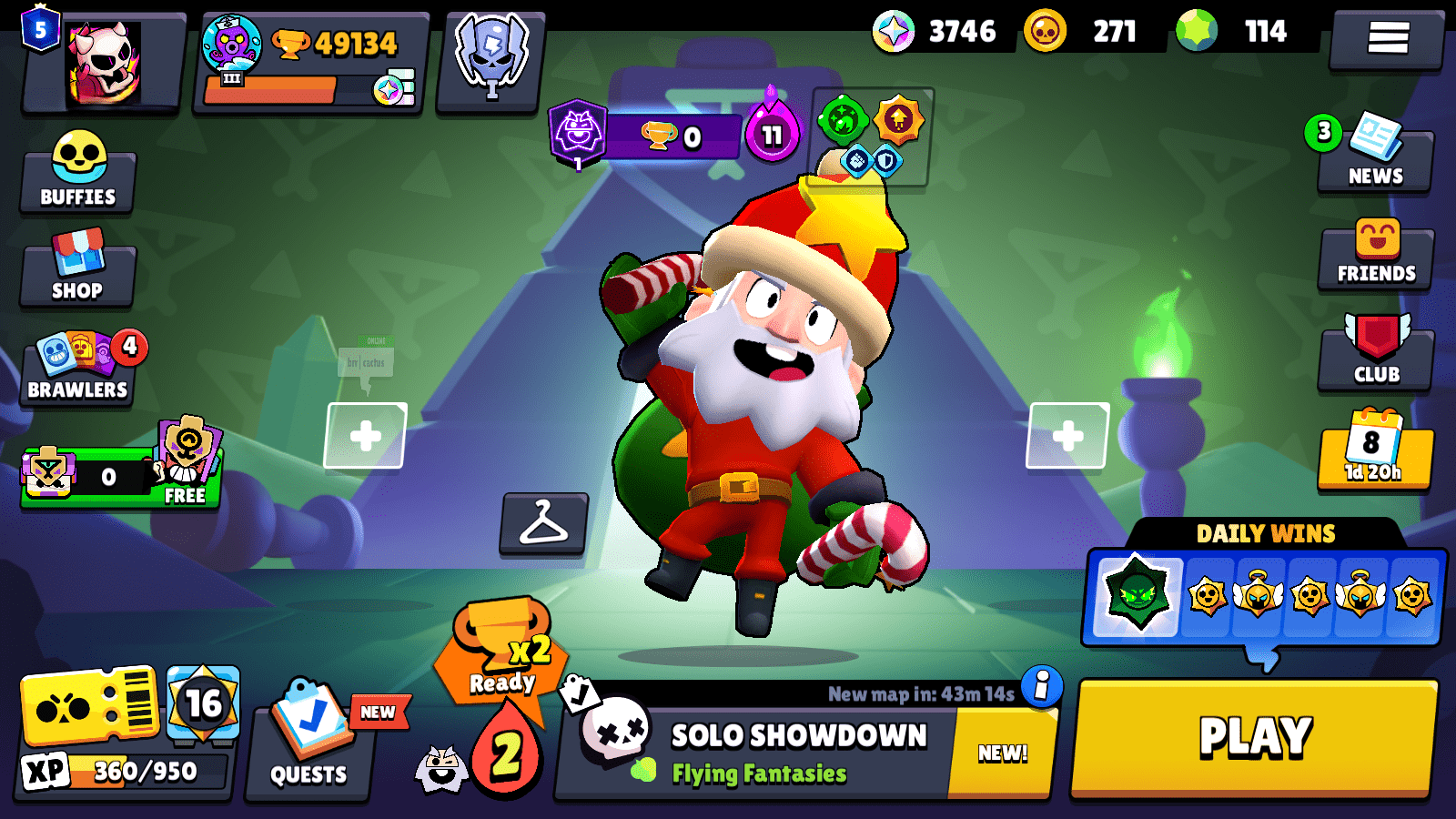This screenshot has width=1456, height=819.
Task: Open the Friends list
Action: tap(1375, 258)
